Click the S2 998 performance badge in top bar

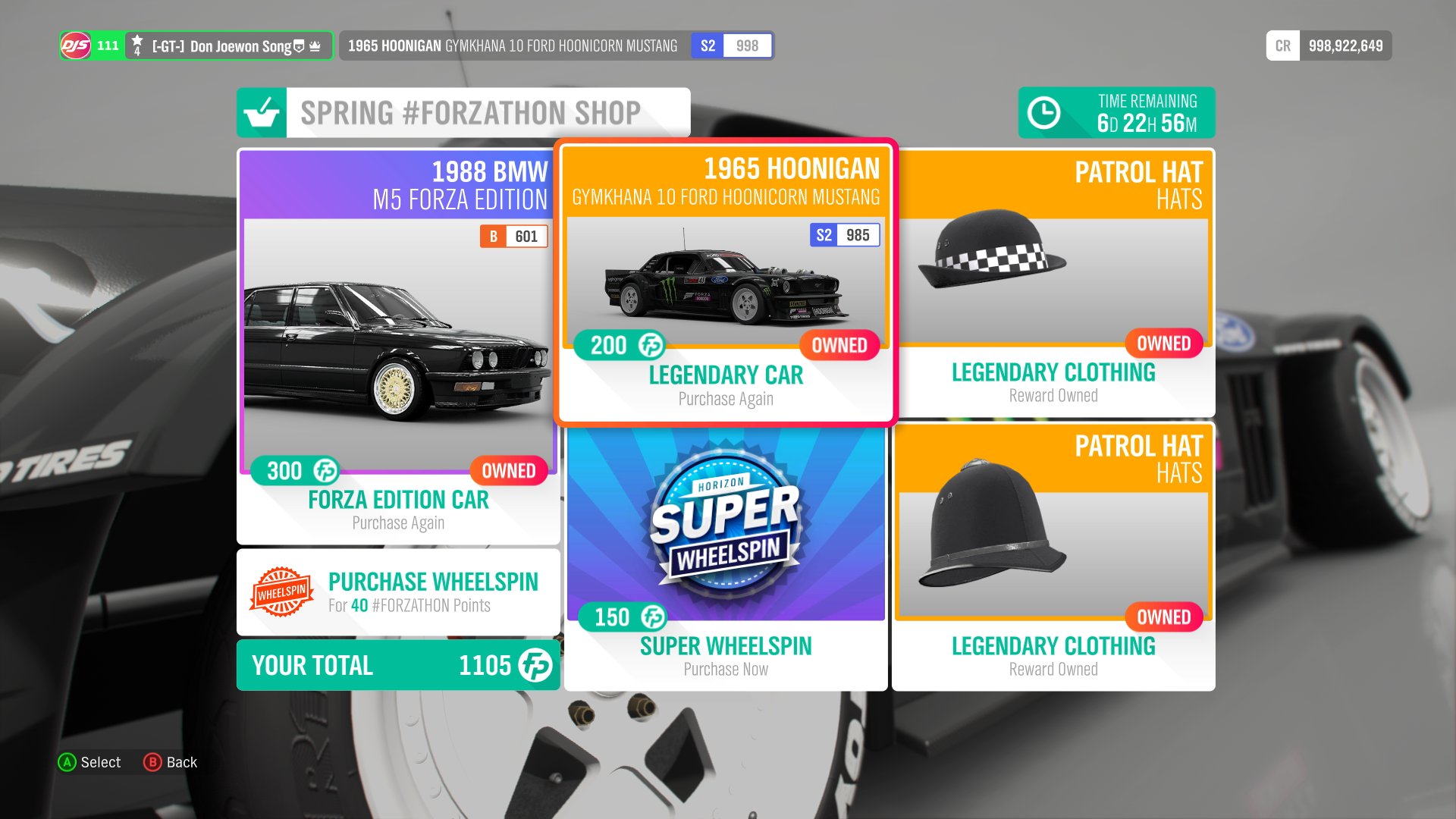click(x=731, y=45)
